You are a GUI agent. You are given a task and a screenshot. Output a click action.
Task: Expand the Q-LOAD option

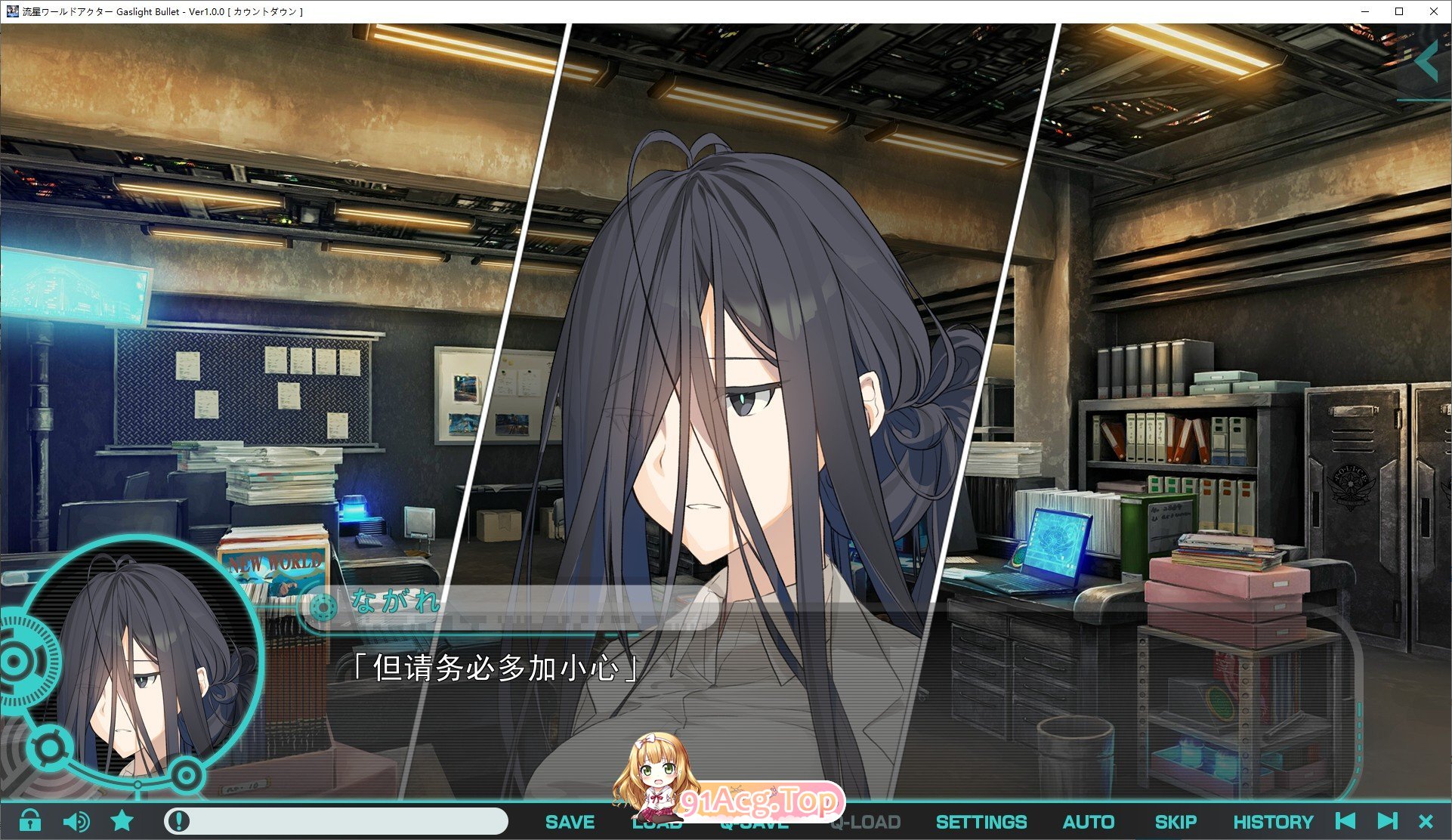(866, 821)
